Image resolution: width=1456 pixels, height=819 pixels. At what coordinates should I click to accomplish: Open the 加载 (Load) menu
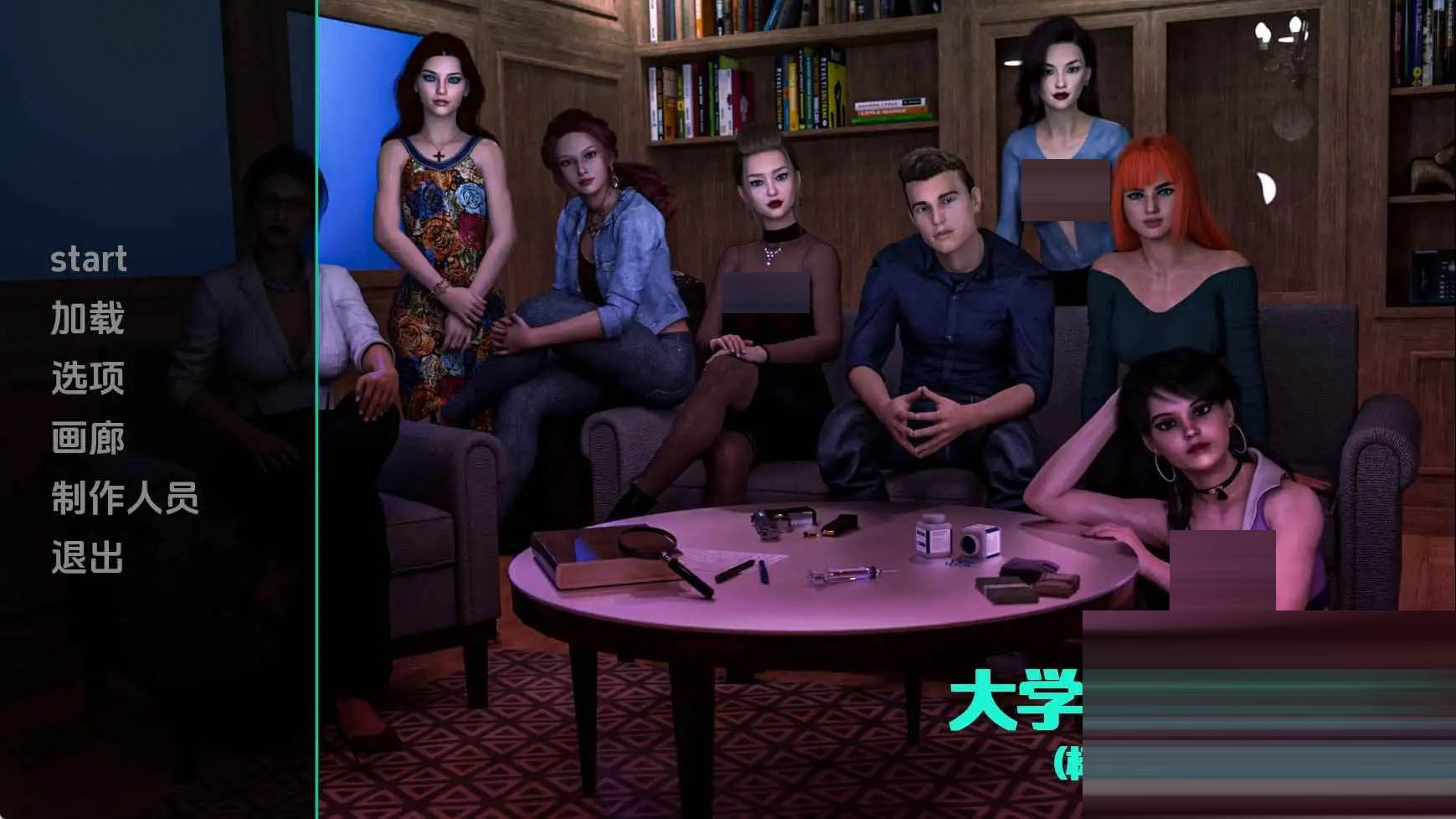pyautogui.click(x=88, y=320)
